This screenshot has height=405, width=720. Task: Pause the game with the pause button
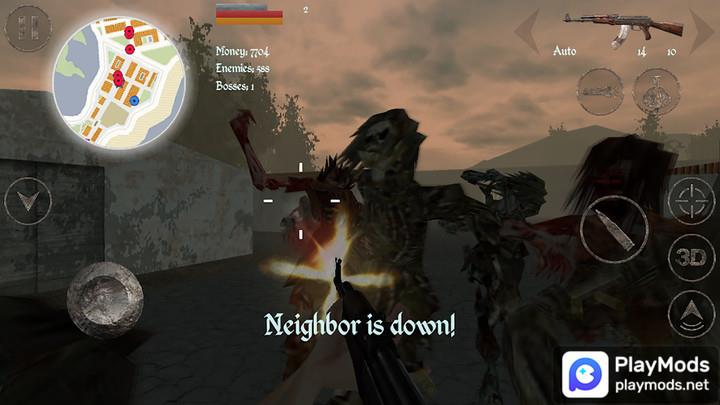tap(28, 27)
